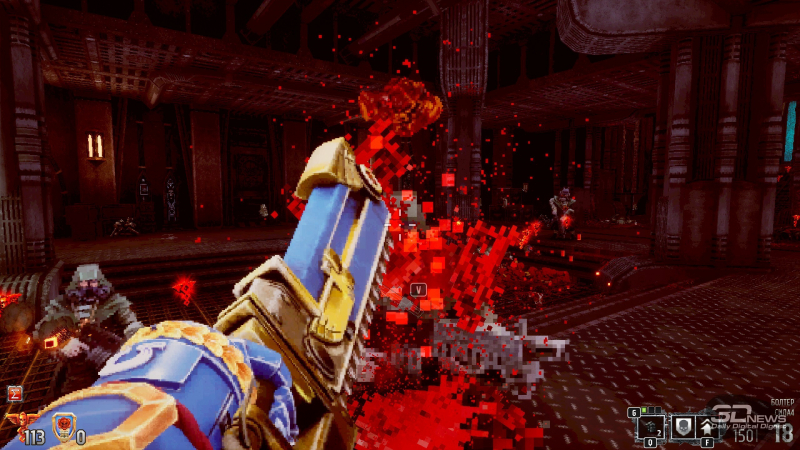
Task: Select the grenade slot holding two grenades
Action: (650, 427)
